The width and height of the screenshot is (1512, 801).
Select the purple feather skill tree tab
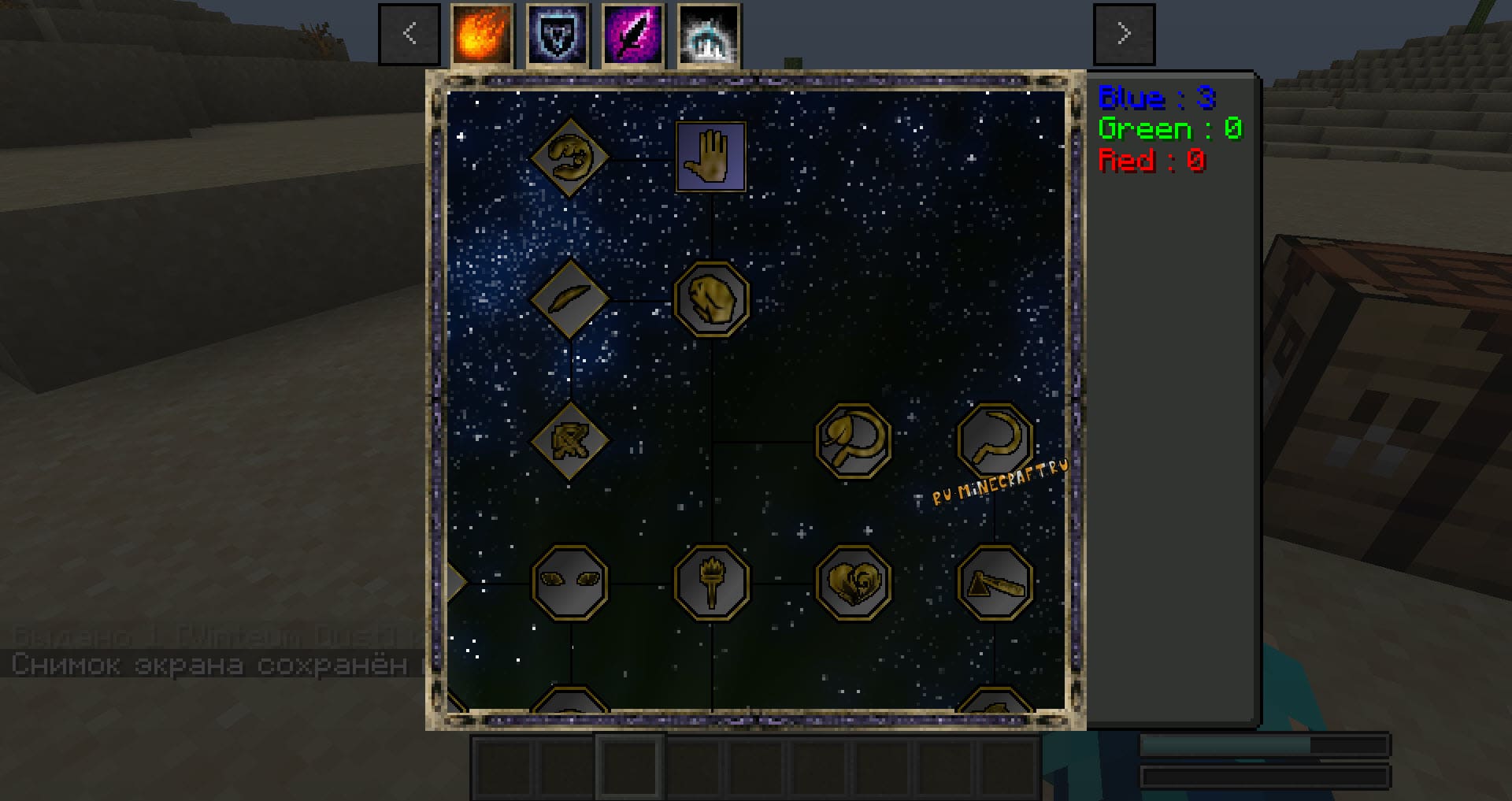tap(633, 34)
